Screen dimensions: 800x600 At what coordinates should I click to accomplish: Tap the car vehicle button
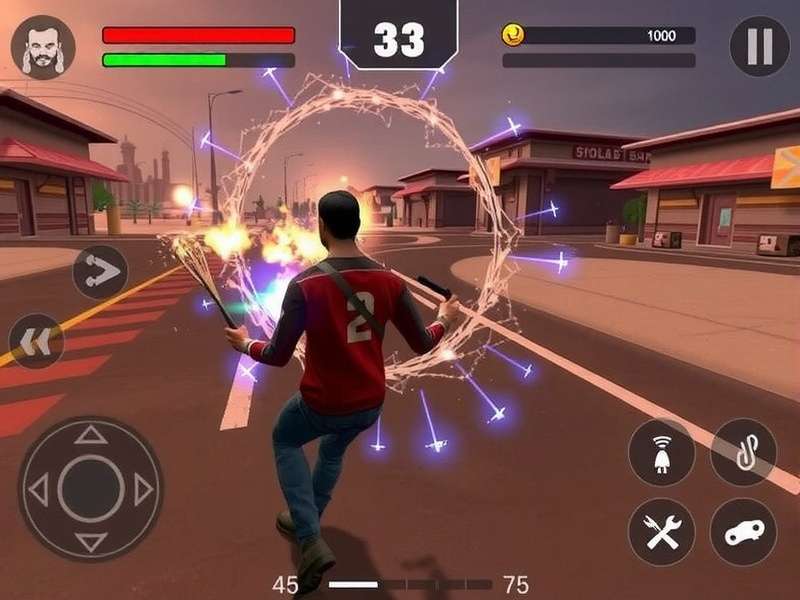(x=743, y=531)
